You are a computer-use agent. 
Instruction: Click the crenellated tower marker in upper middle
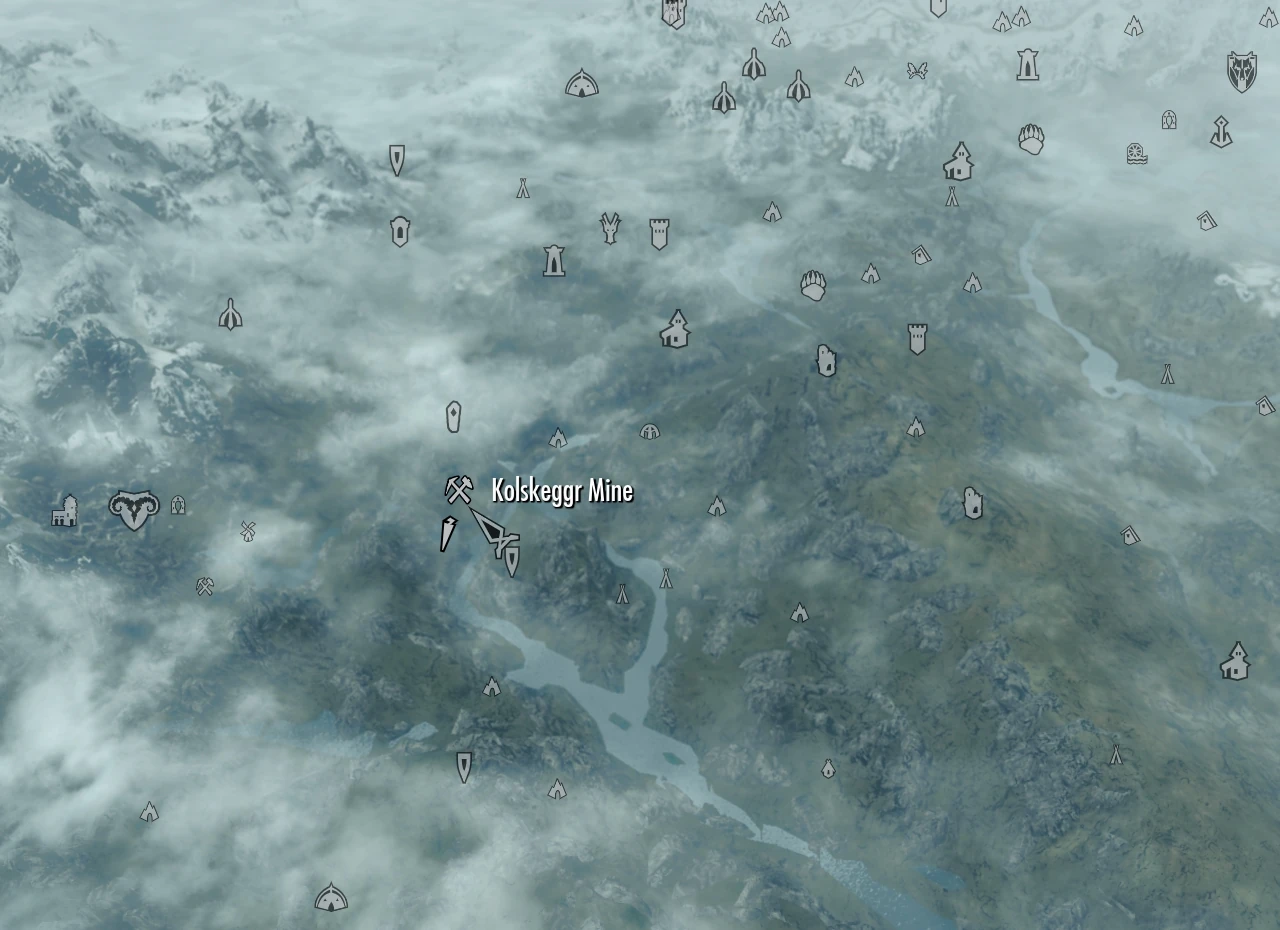coord(658,232)
